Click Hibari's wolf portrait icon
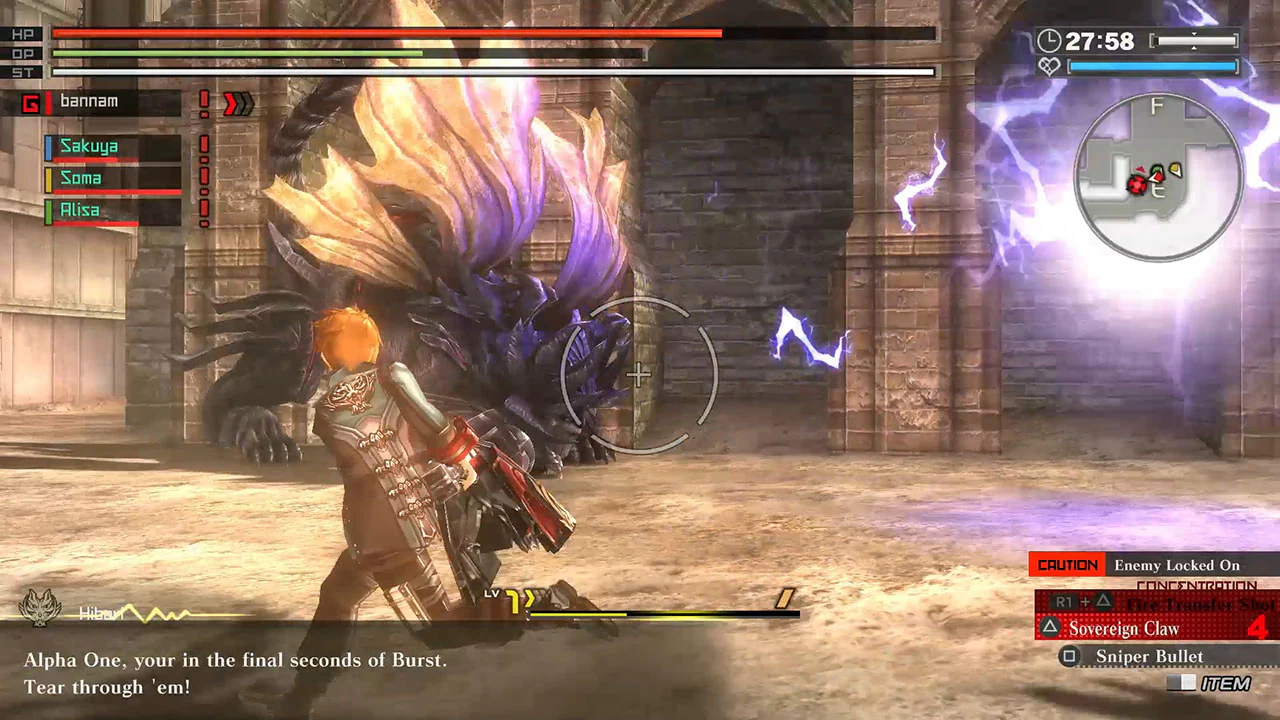The height and width of the screenshot is (720, 1280). (x=40, y=604)
